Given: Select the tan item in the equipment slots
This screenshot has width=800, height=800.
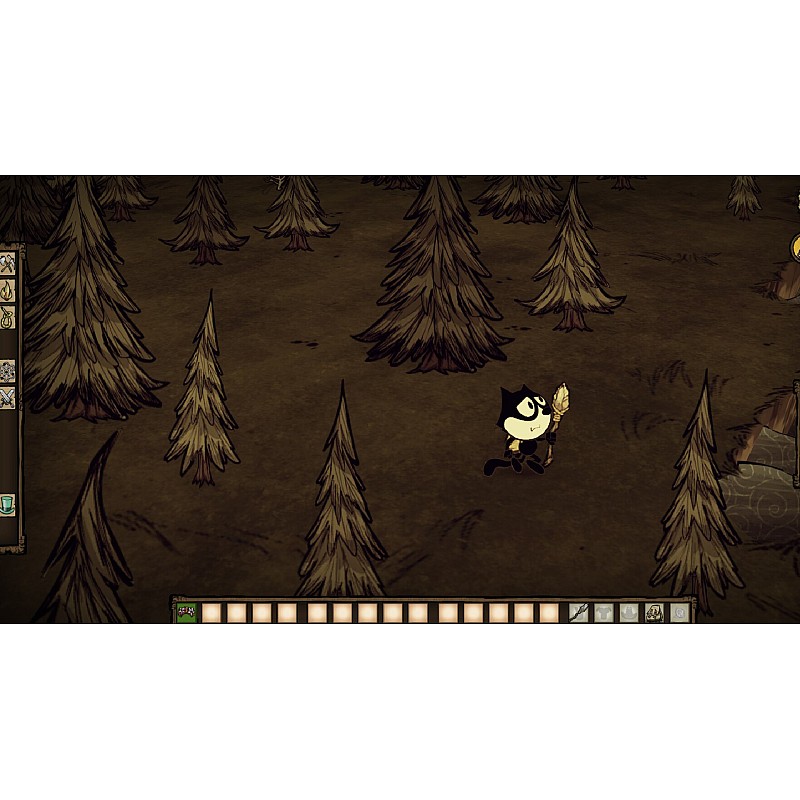Looking at the screenshot, I should pos(654,612).
